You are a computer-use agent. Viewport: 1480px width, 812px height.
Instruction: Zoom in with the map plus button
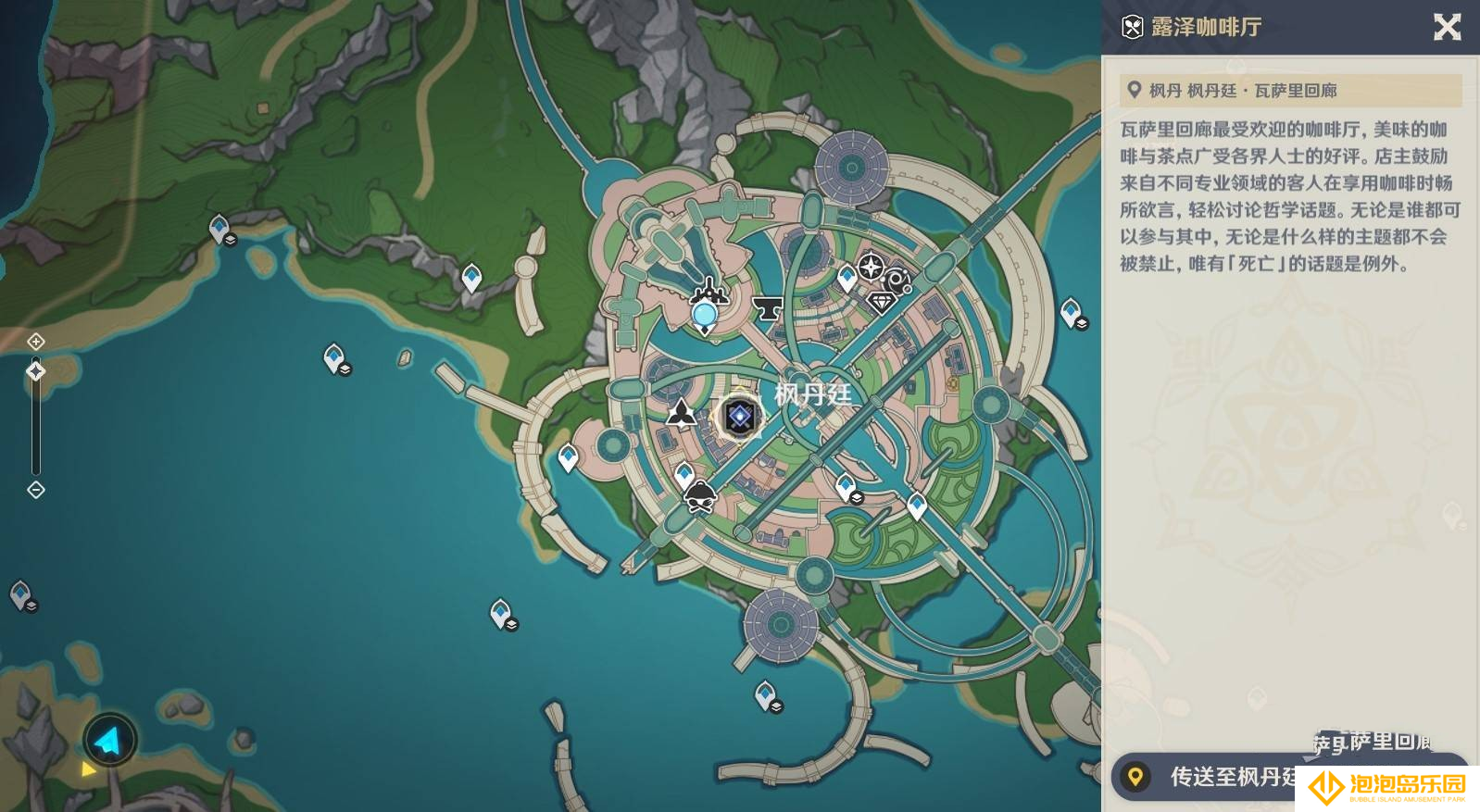pyautogui.click(x=36, y=342)
